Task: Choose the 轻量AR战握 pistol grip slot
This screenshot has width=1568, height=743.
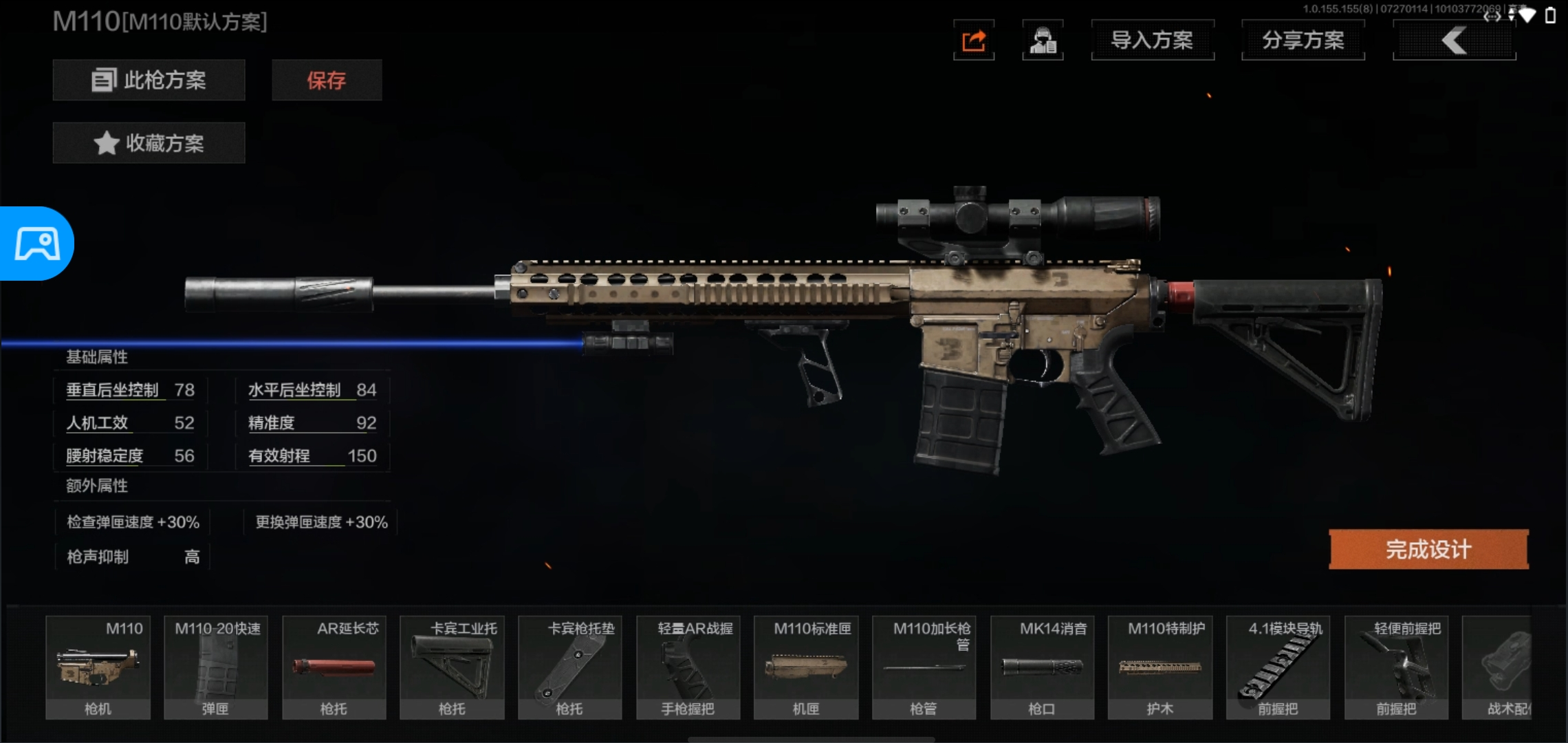Action: point(688,667)
